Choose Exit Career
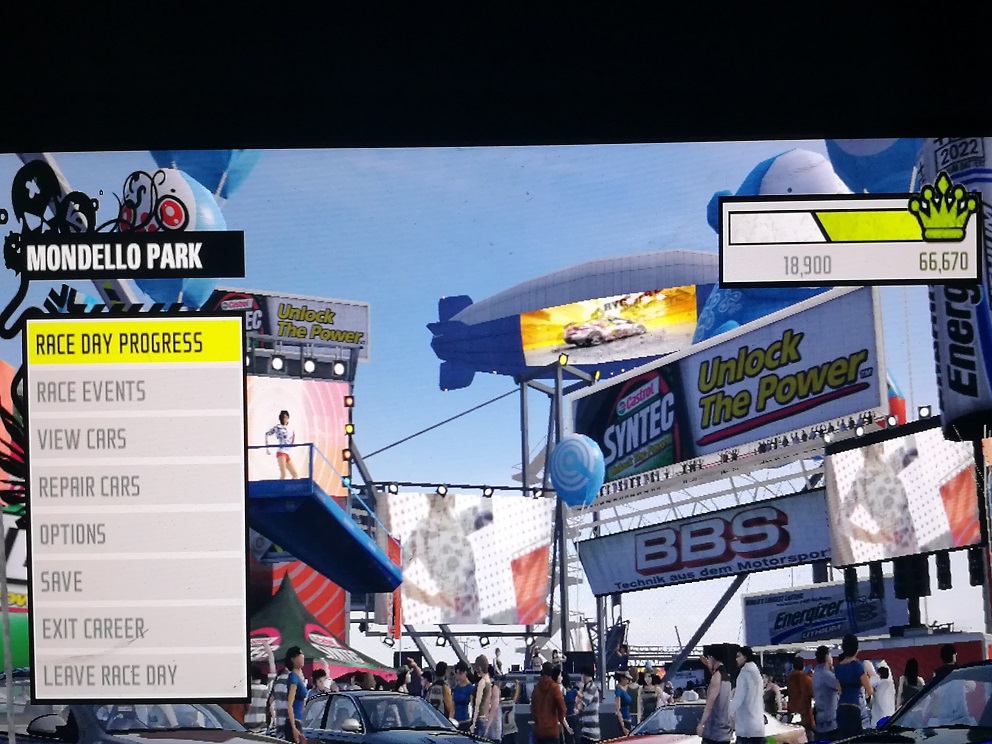 (x=134, y=628)
